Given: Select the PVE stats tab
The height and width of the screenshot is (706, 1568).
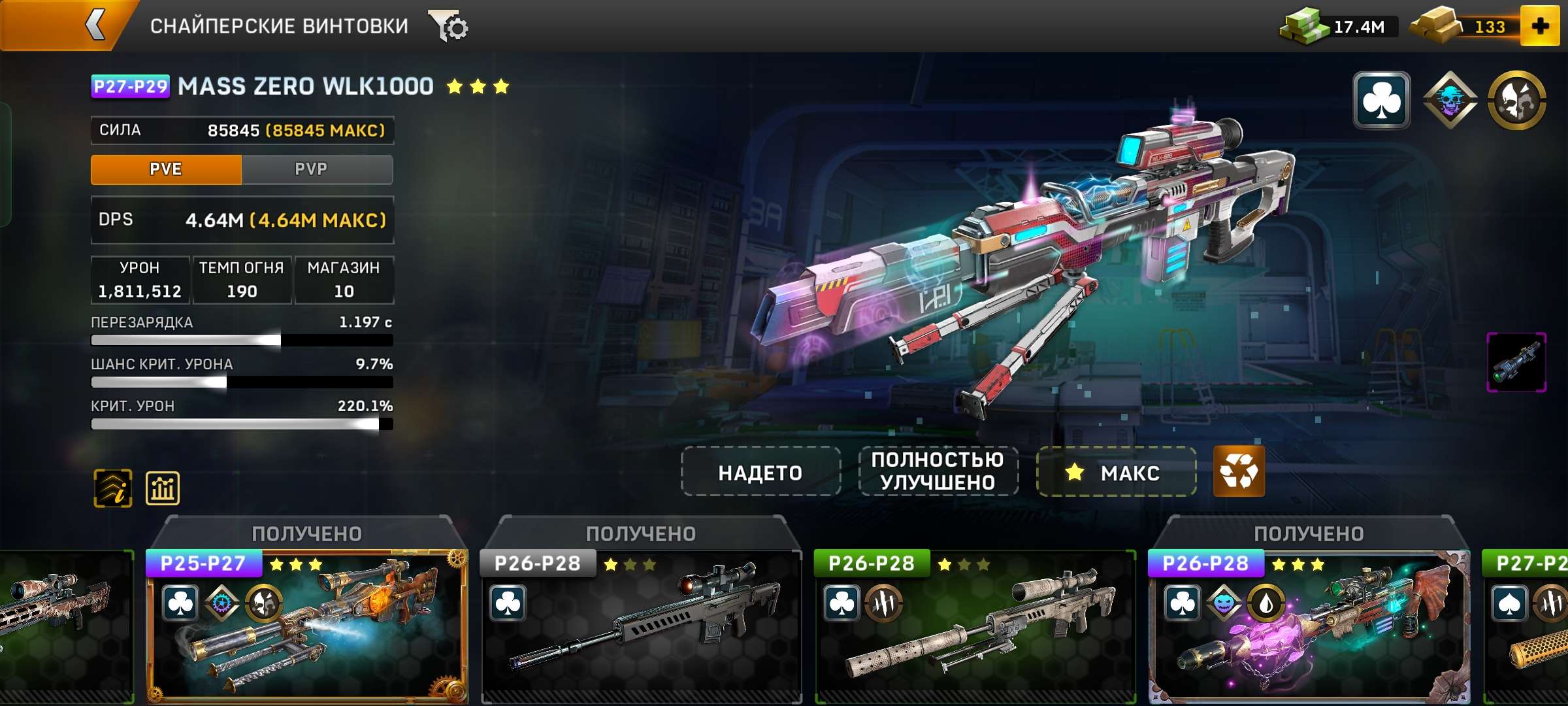Looking at the screenshot, I should point(165,169).
